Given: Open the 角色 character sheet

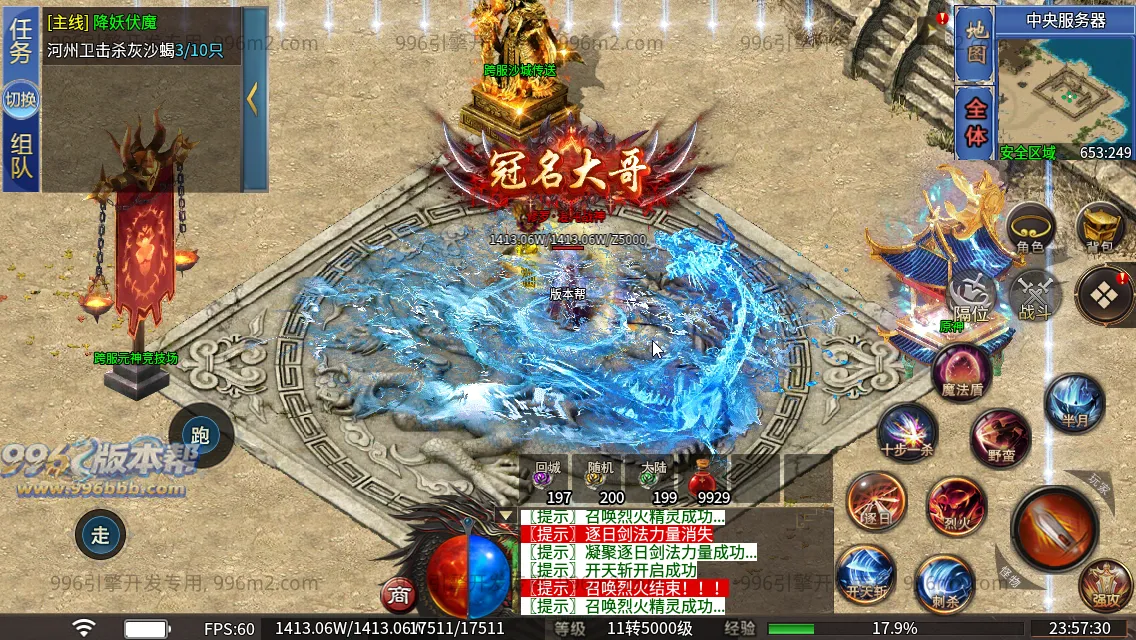Looking at the screenshot, I should point(1030,229).
